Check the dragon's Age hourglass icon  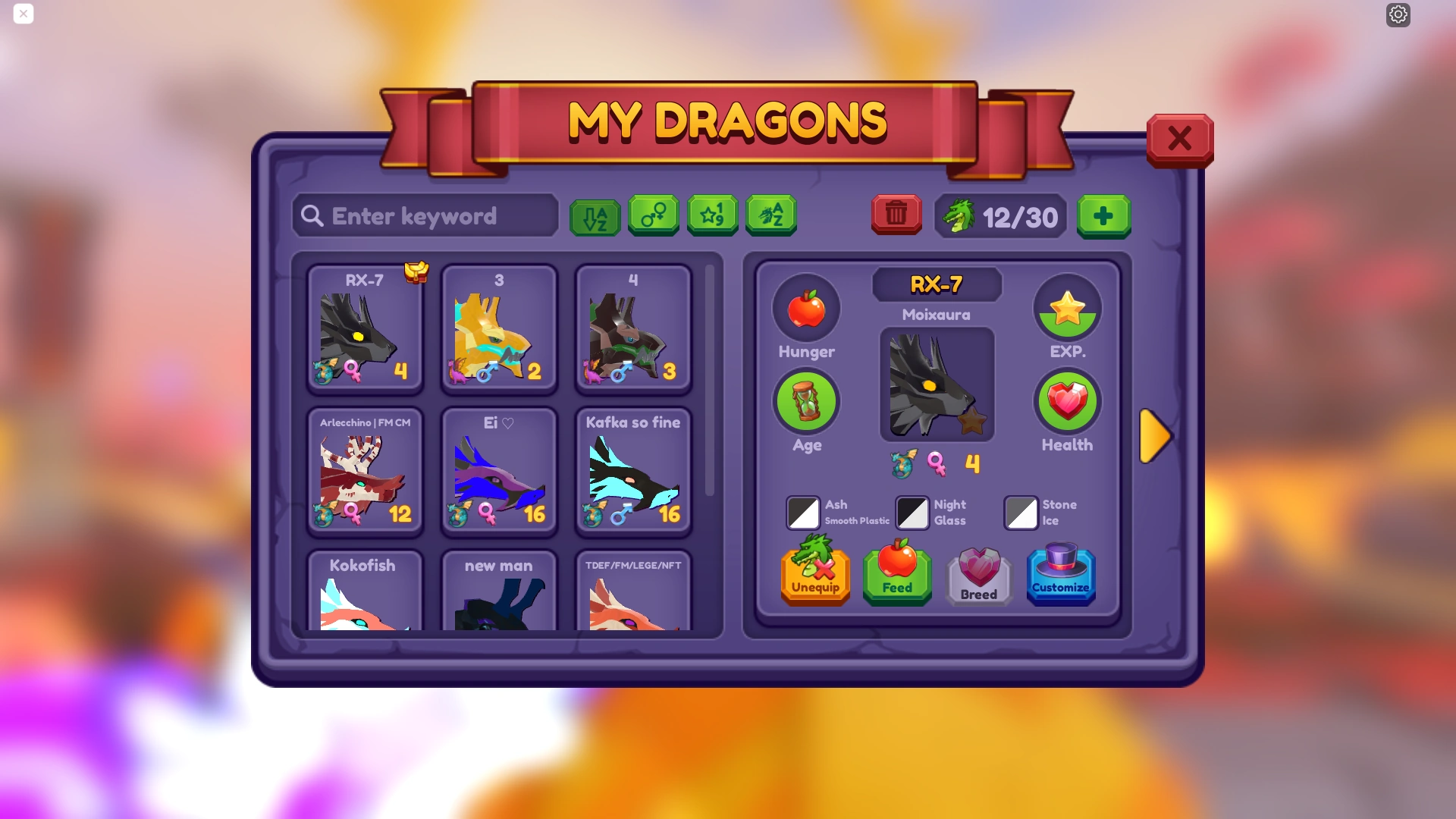[806, 401]
